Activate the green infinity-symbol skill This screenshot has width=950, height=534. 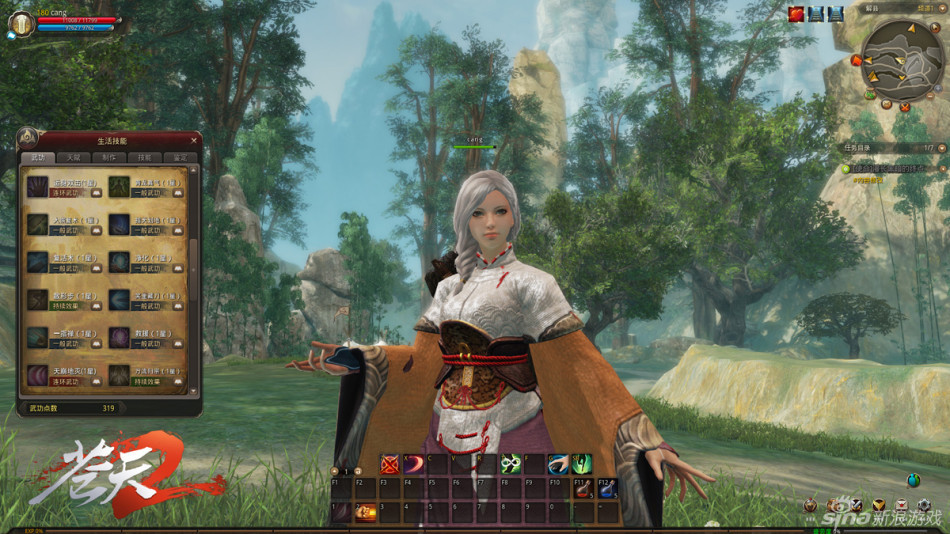(511, 464)
